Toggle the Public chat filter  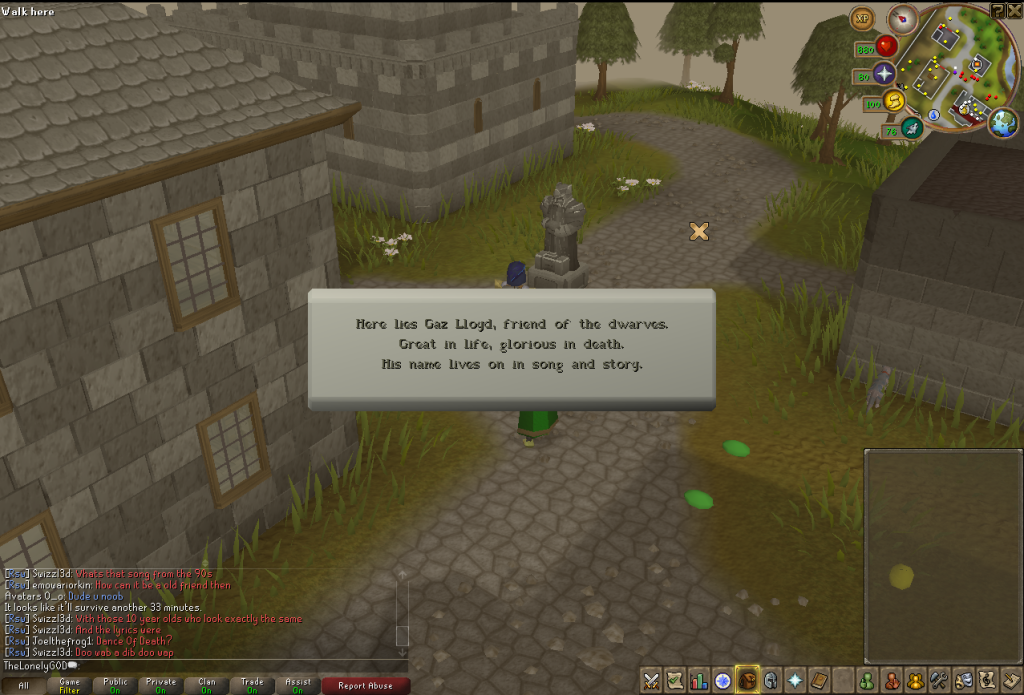pyautogui.click(x=115, y=686)
